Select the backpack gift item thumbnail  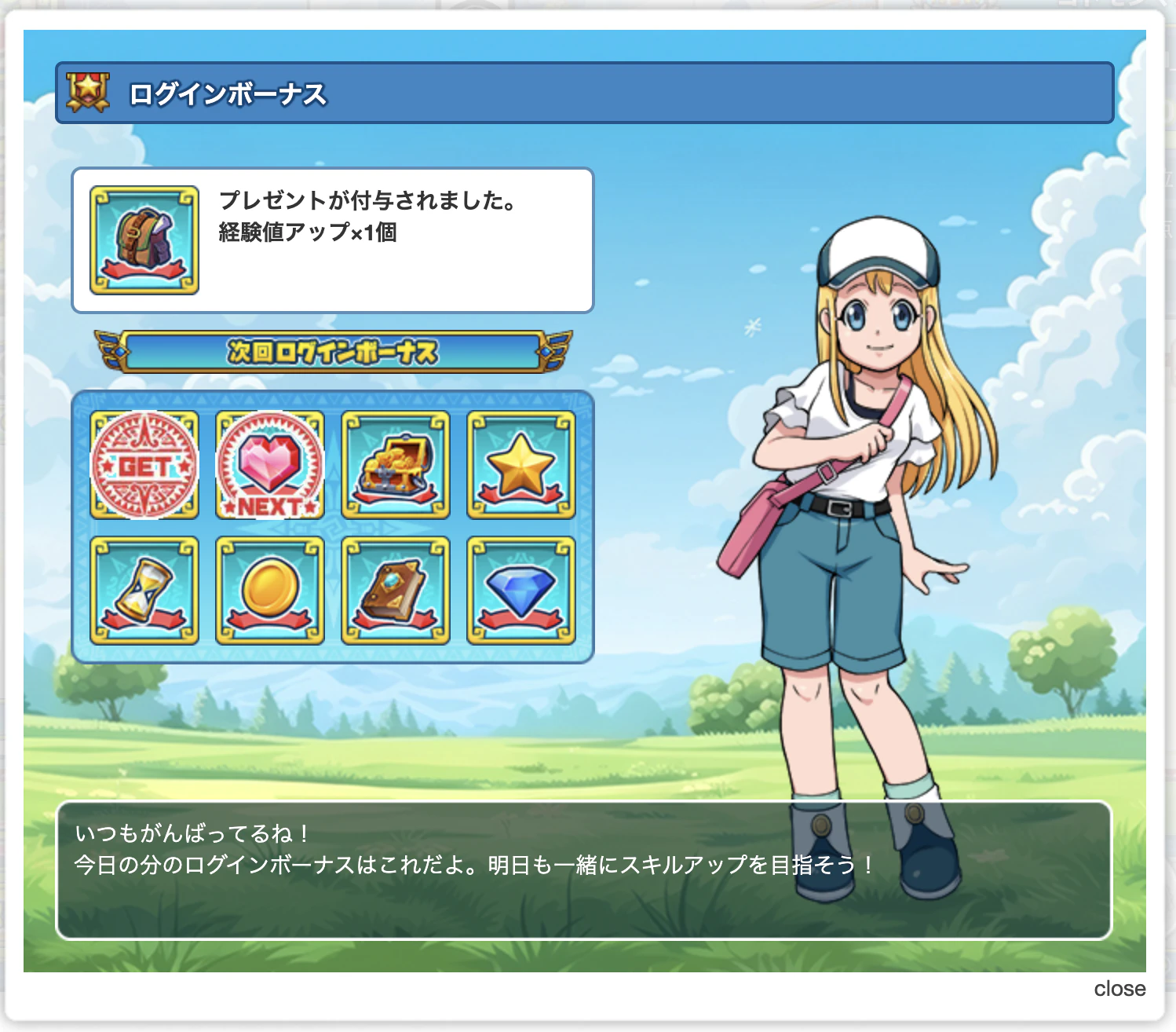coord(143,238)
